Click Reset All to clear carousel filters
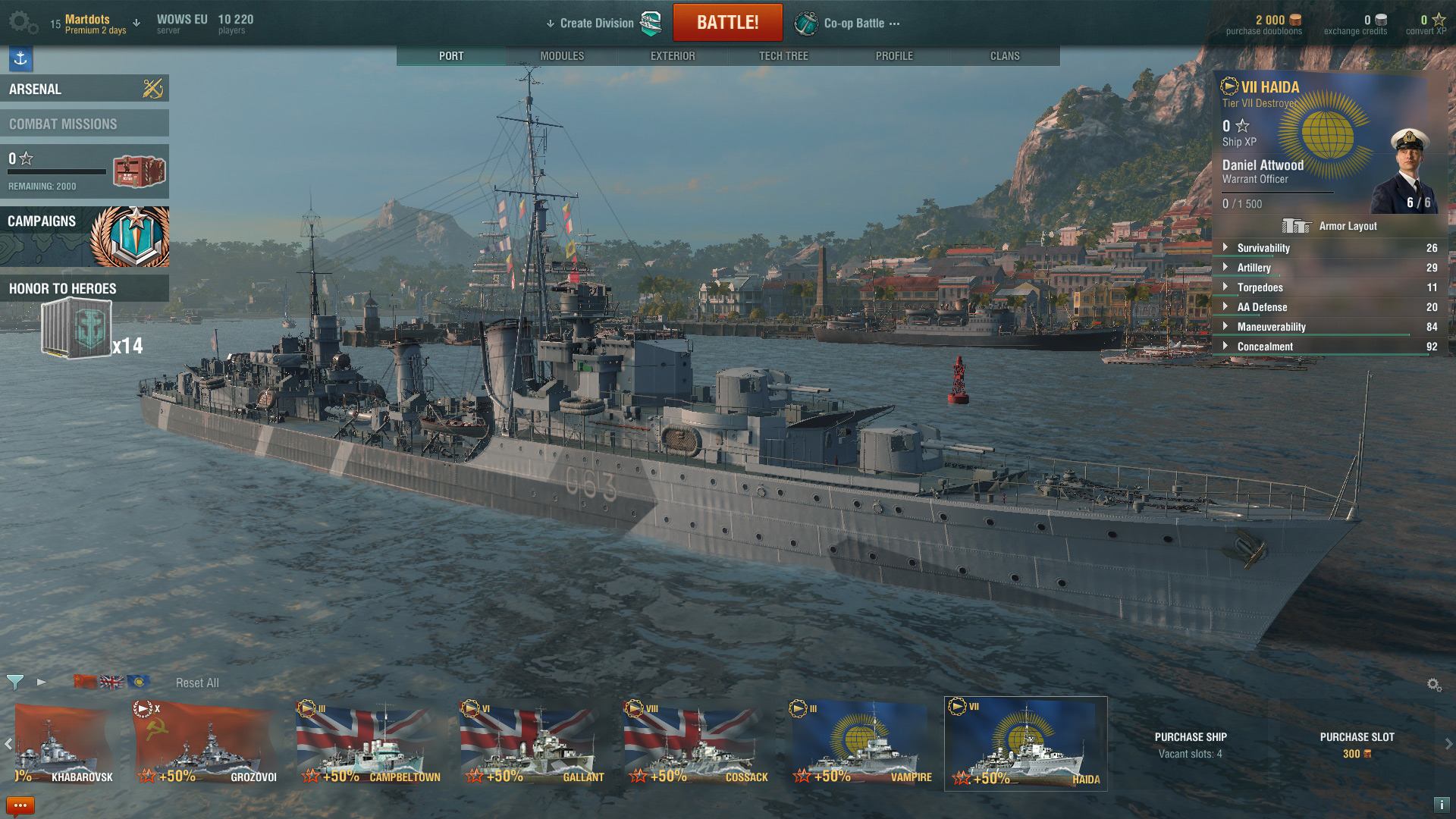Screen dimensions: 1456x819 click(198, 682)
